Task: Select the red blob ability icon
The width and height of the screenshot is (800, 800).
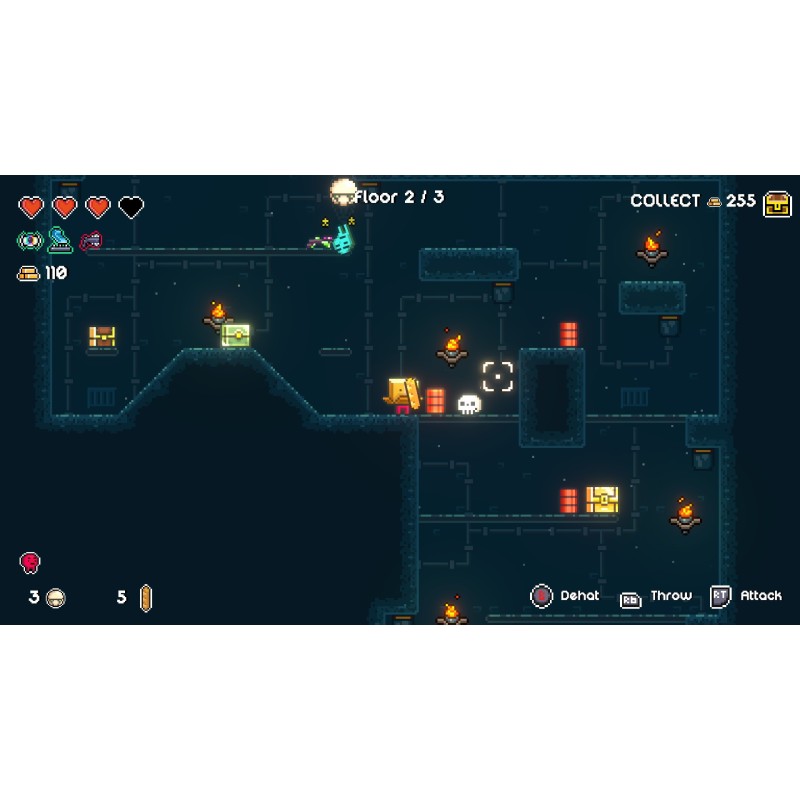Action: point(30,562)
